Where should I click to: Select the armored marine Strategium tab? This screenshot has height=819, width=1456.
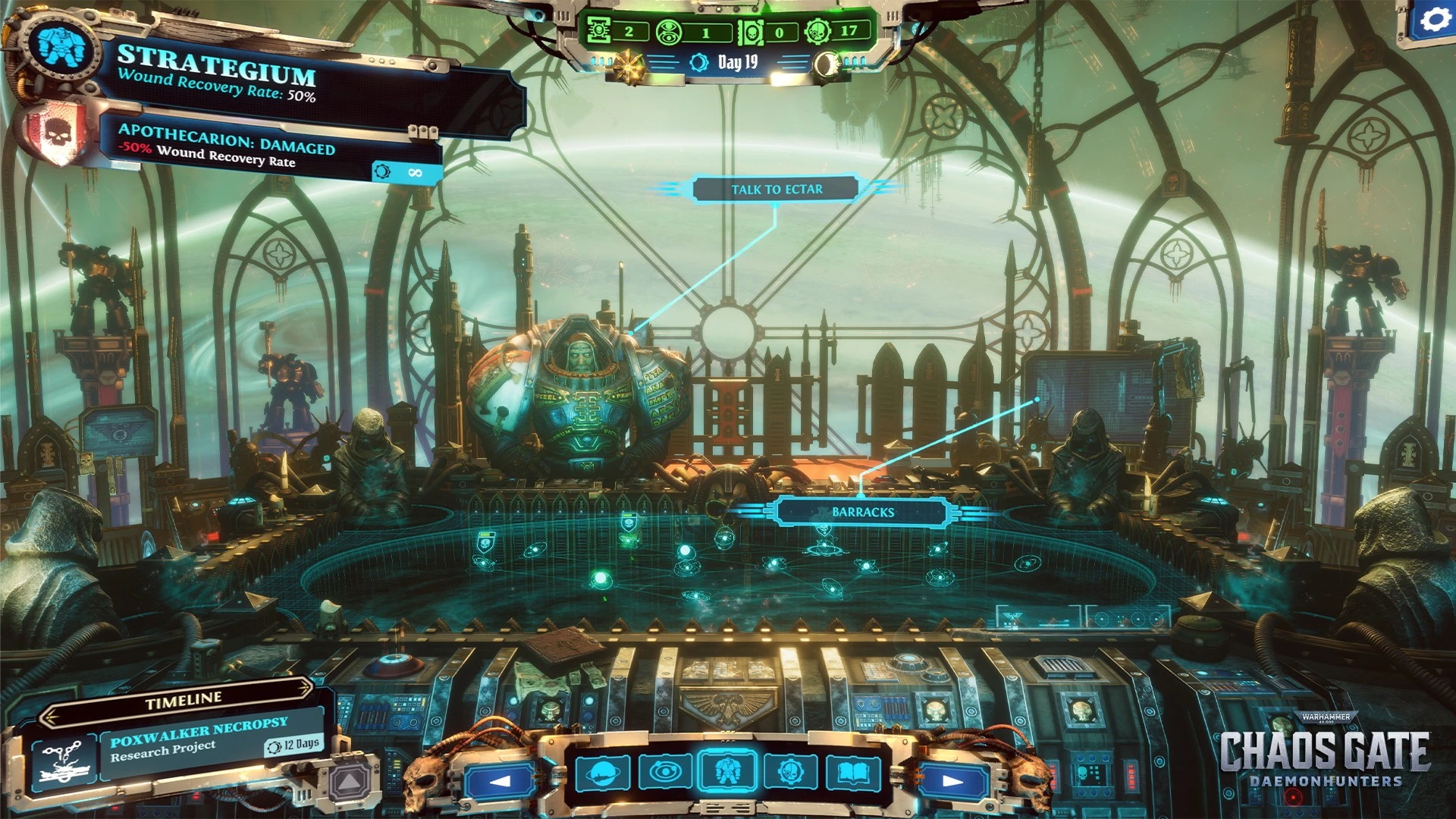[727, 771]
